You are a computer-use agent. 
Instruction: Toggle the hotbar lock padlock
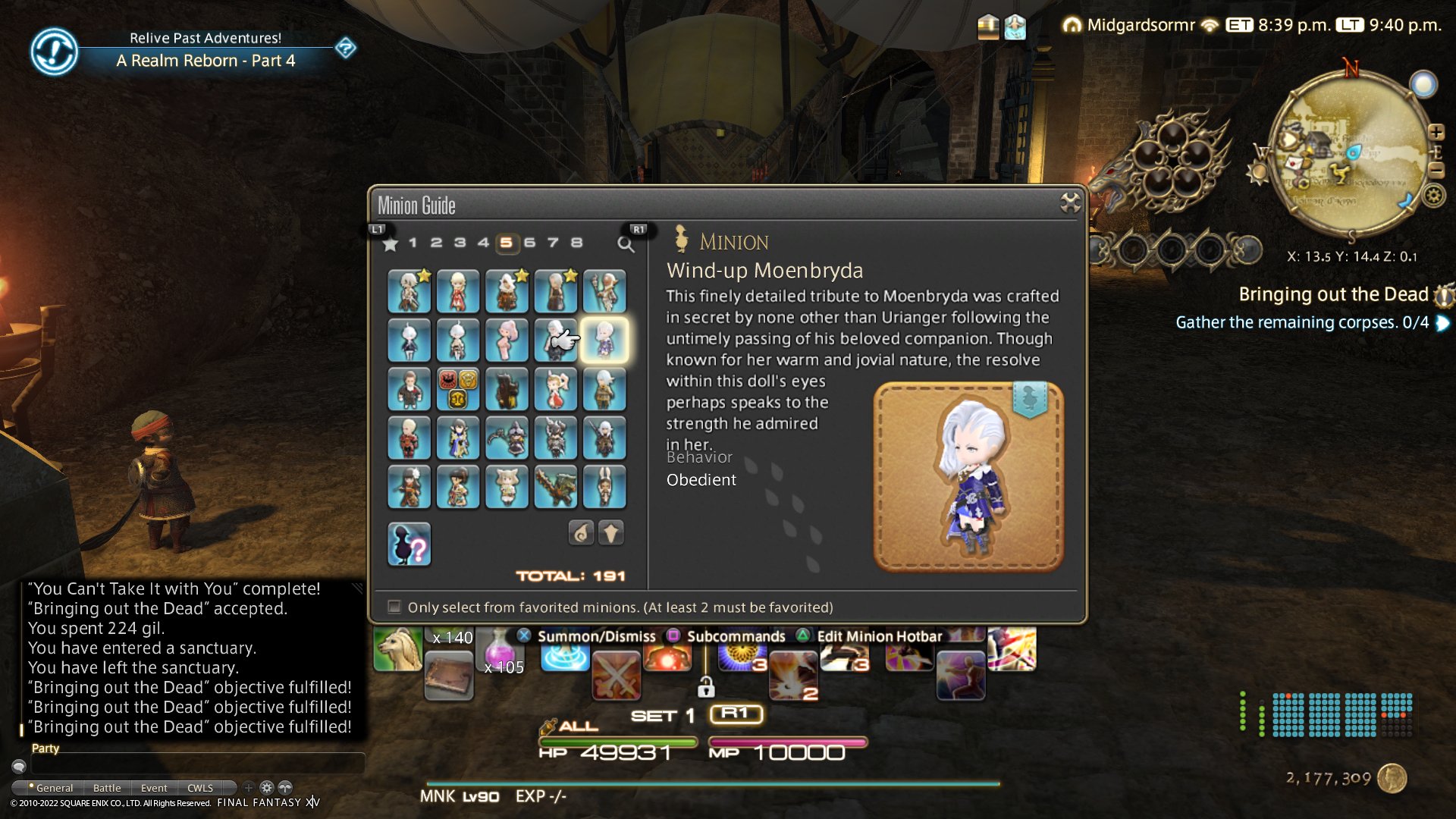pos(708,686)
